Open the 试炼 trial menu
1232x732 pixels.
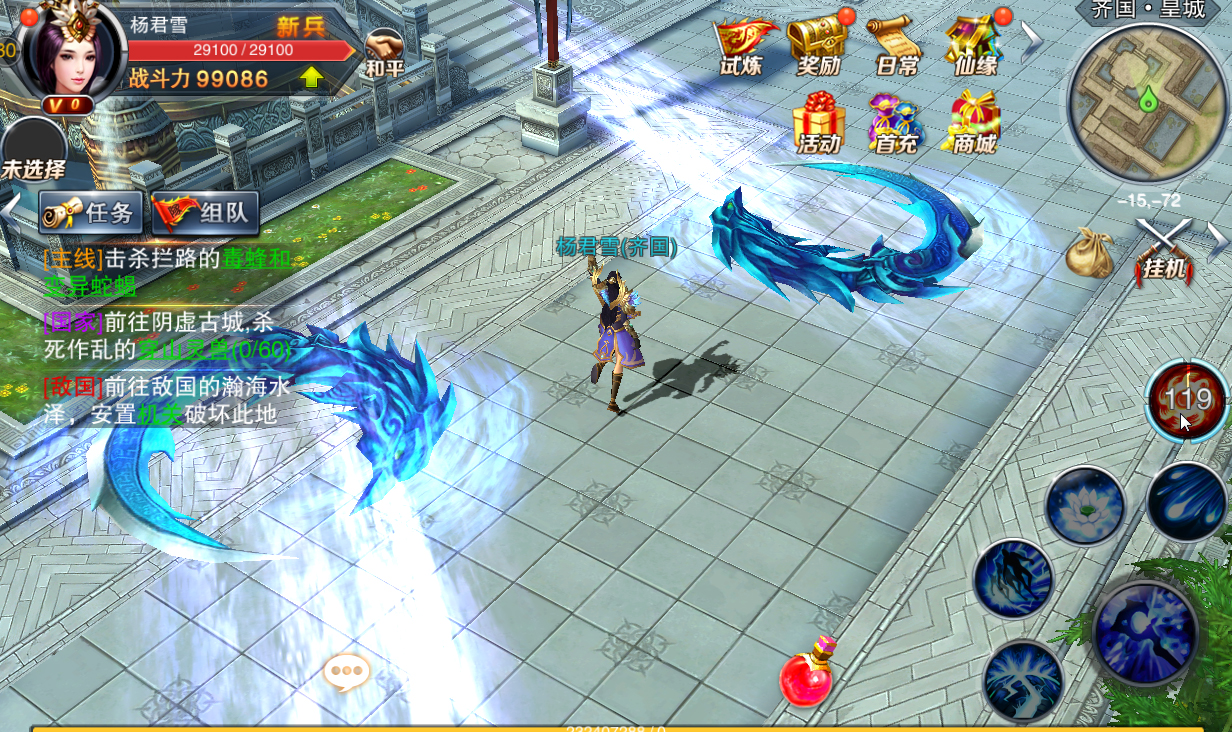pyautogui.click(x=743, y=46)
